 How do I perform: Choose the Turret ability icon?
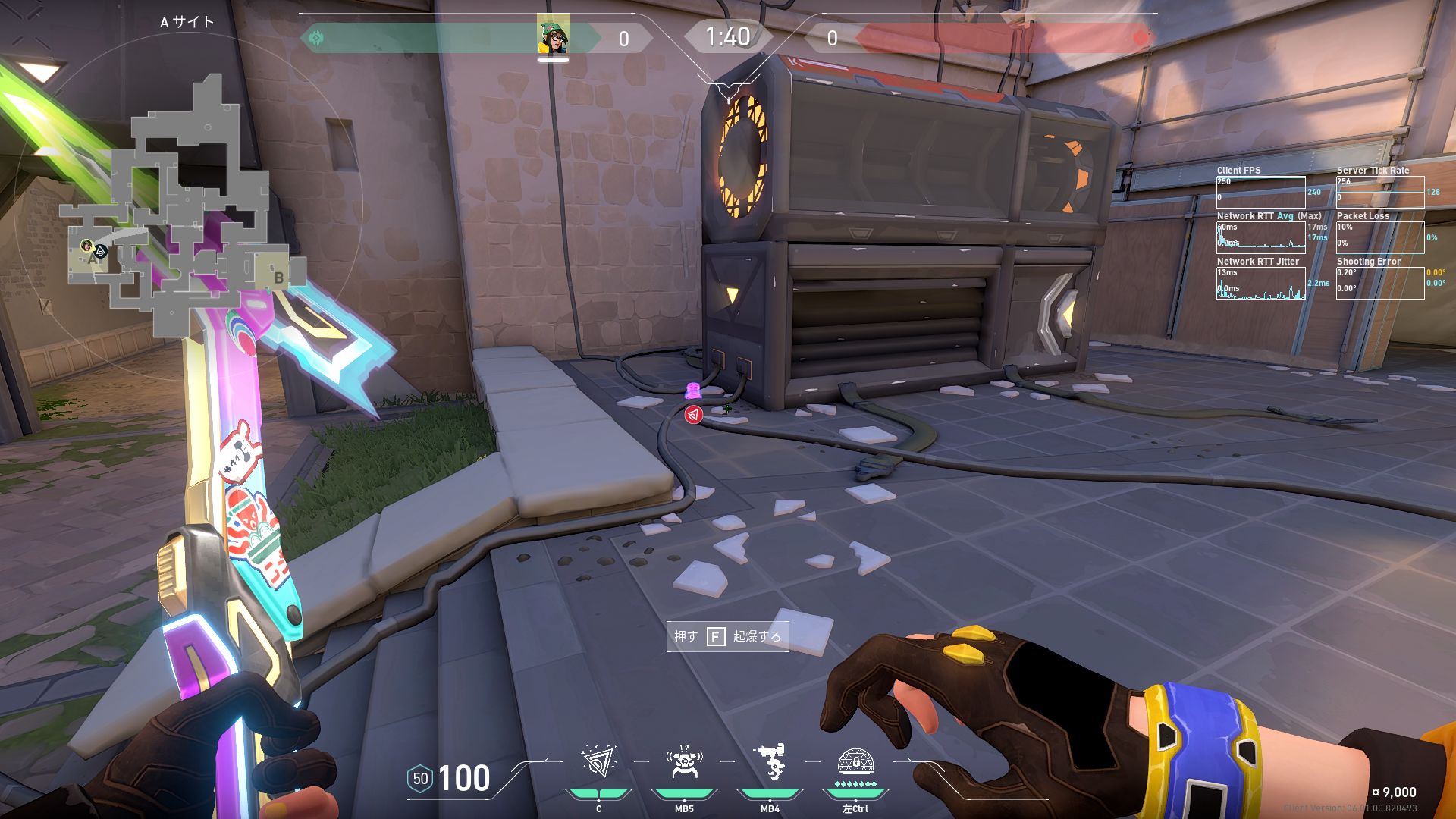(770, 762)
